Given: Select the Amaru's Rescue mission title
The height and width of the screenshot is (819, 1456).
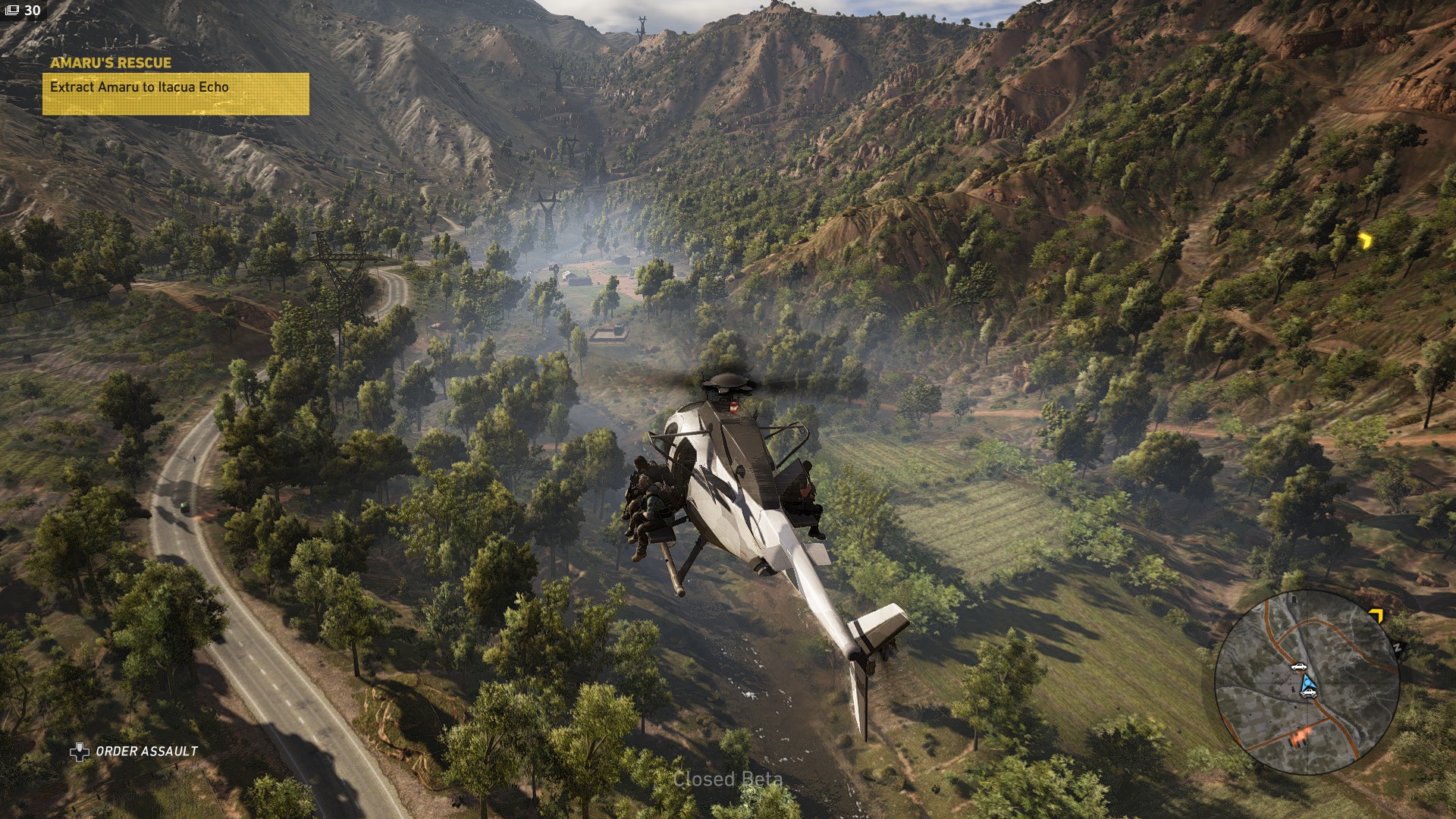Looking at the screenshot, I should click(111, 63).
